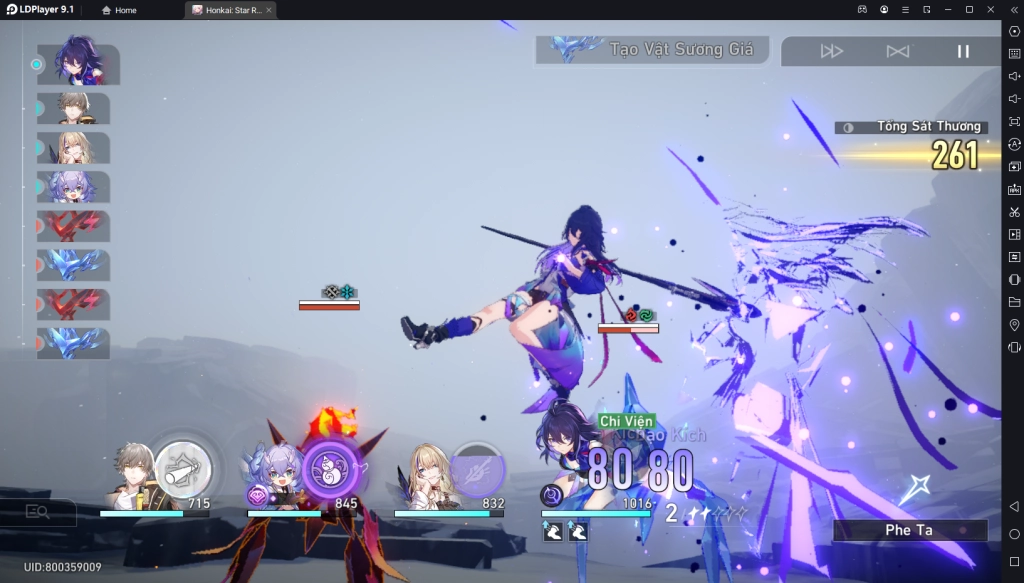Viewport: 1024px width, 583px height.
Task: Activate Bronya's glowing purple ultimate
Action: [331, 469]
